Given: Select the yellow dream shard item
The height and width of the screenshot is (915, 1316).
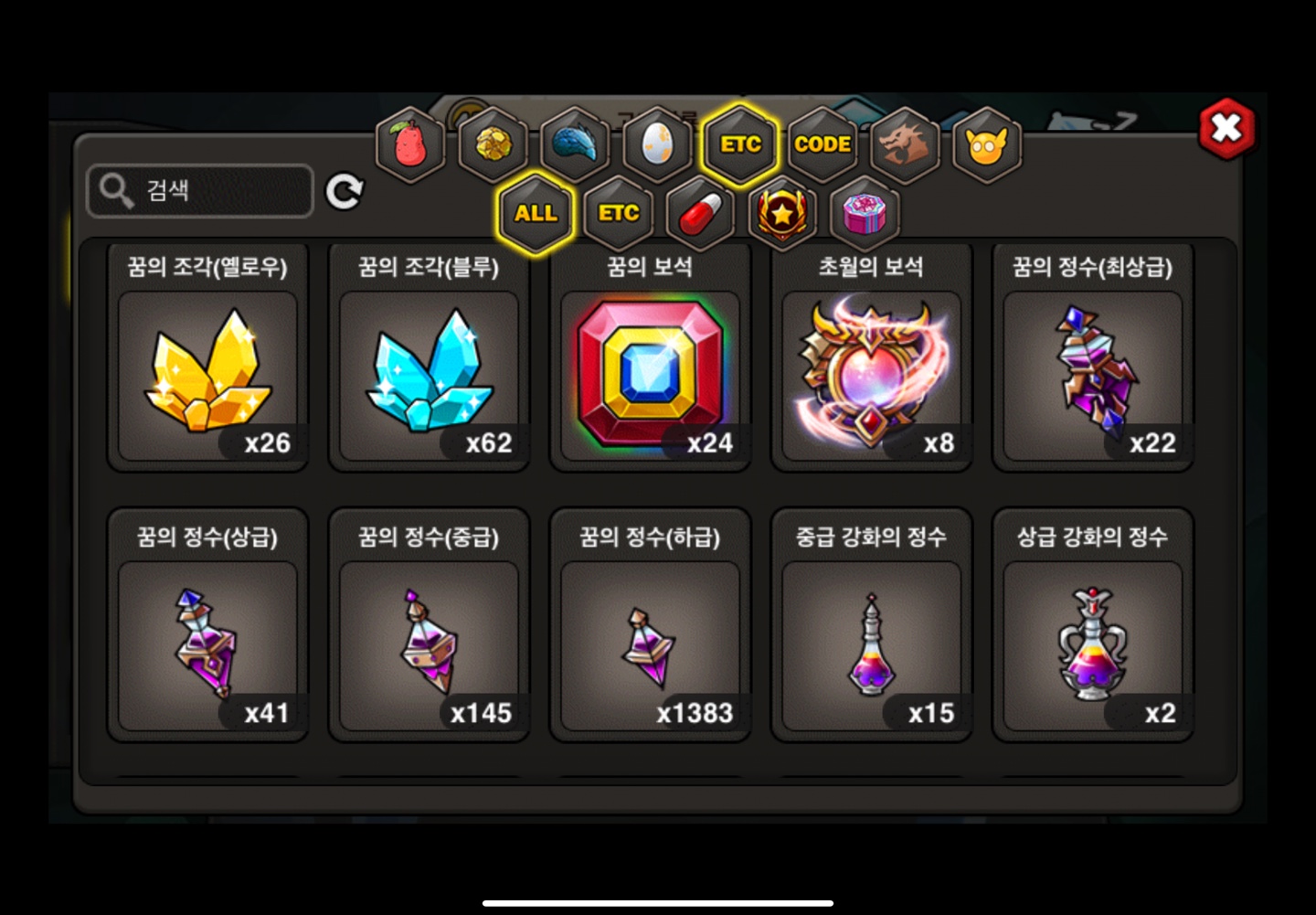Looking at the screenshot, I should coord(208,375).
